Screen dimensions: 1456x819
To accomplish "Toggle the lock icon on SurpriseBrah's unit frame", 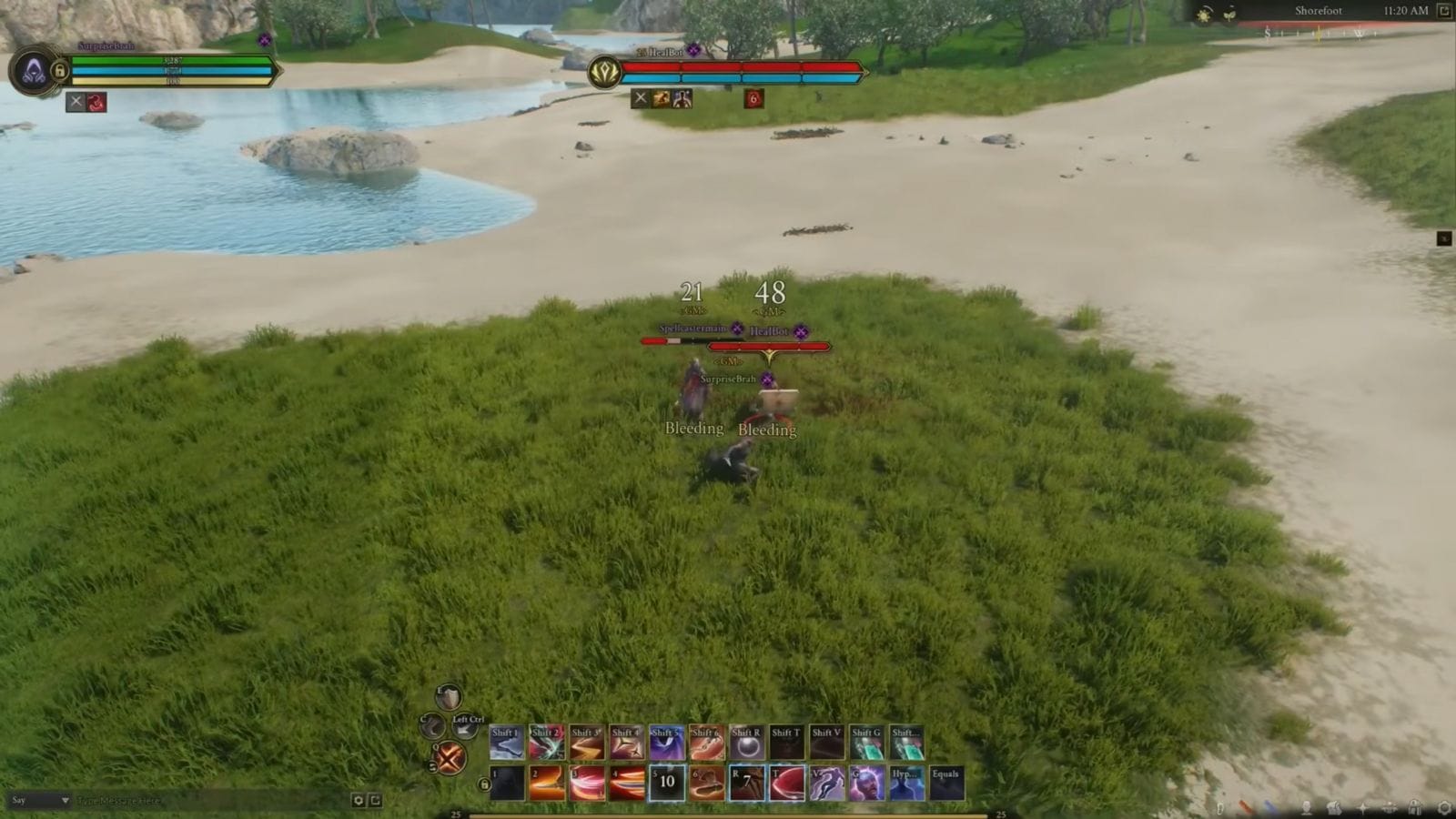I will [x=60, y=71].
